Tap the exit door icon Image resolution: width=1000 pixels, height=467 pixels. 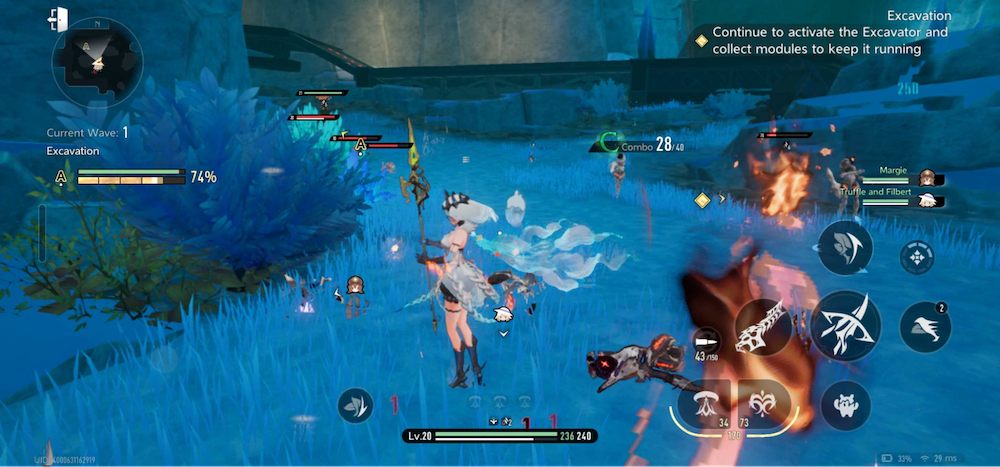pos(57,17)
